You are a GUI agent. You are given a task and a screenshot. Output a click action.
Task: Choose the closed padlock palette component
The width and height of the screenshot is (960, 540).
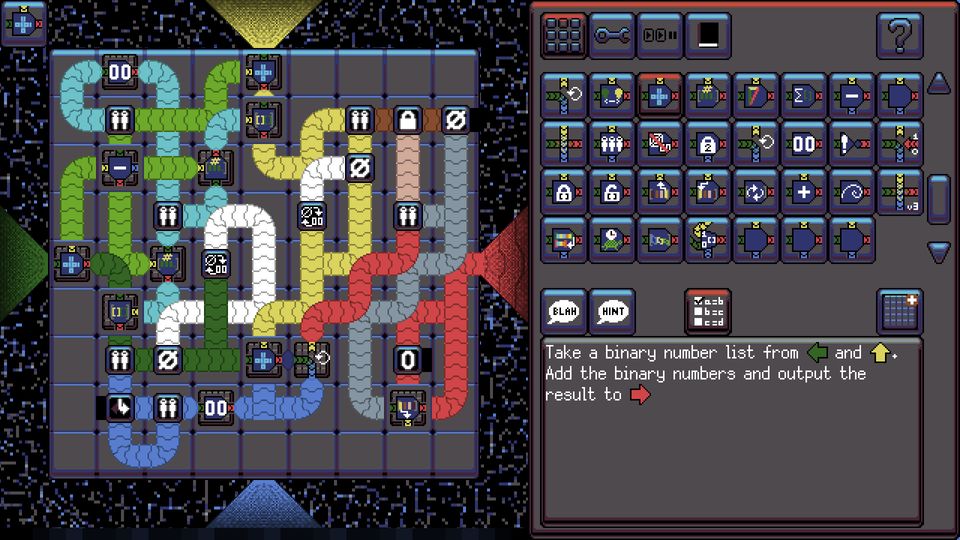tap(564, 191)
